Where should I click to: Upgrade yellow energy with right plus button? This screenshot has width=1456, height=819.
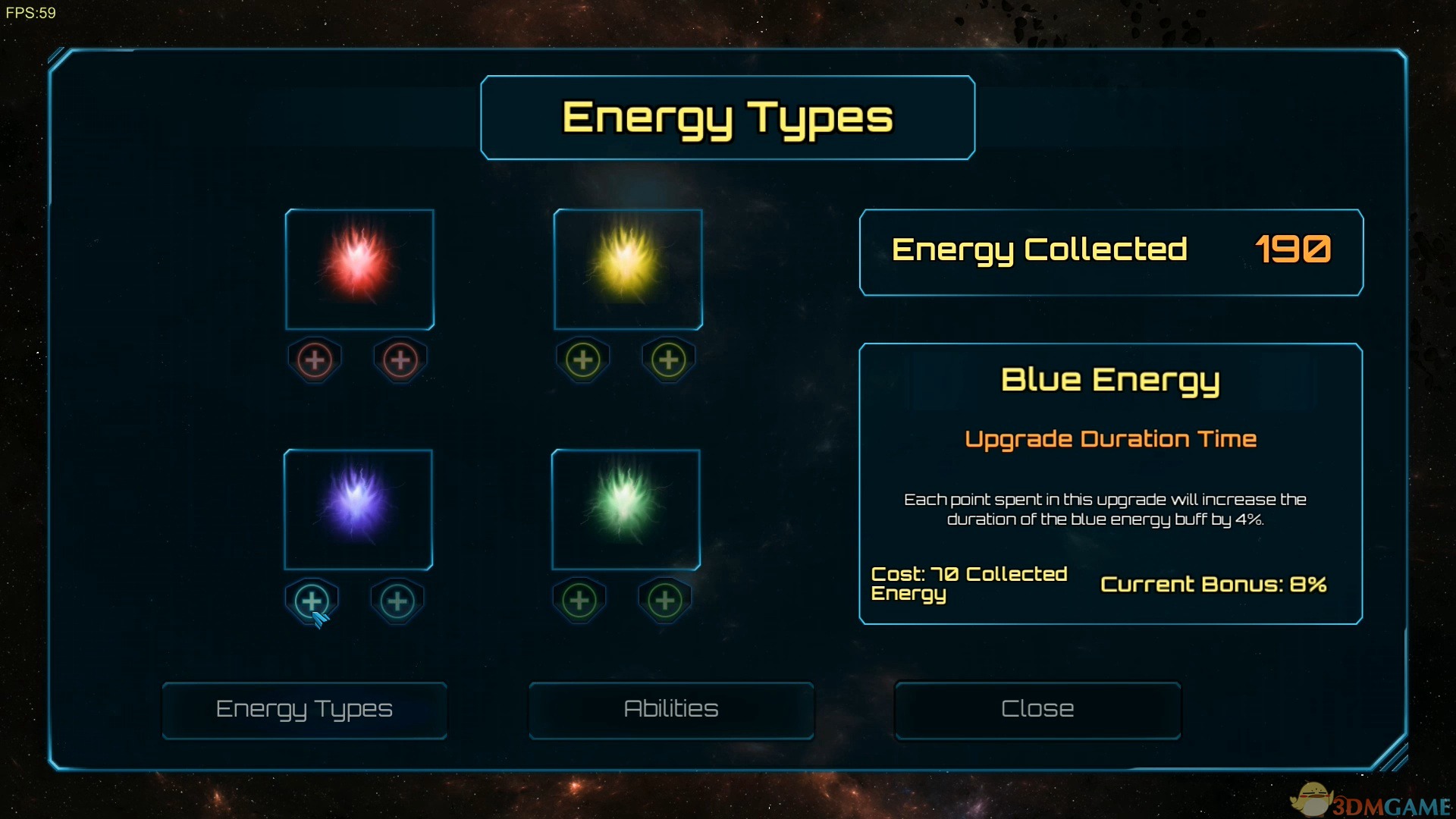(669, 359)
